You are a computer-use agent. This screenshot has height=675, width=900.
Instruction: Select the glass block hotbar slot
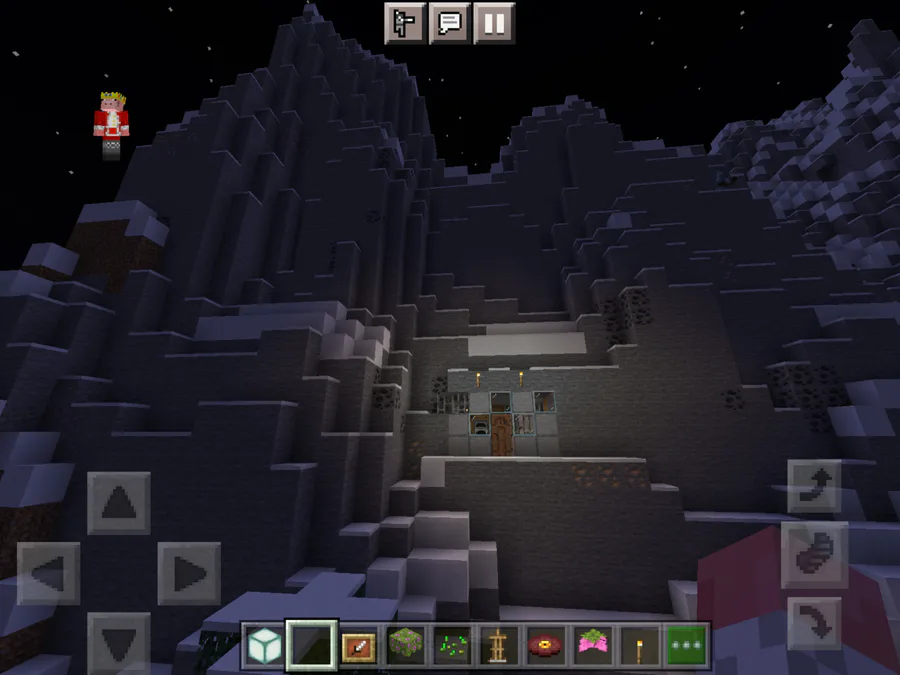click(x=263, y=645)
